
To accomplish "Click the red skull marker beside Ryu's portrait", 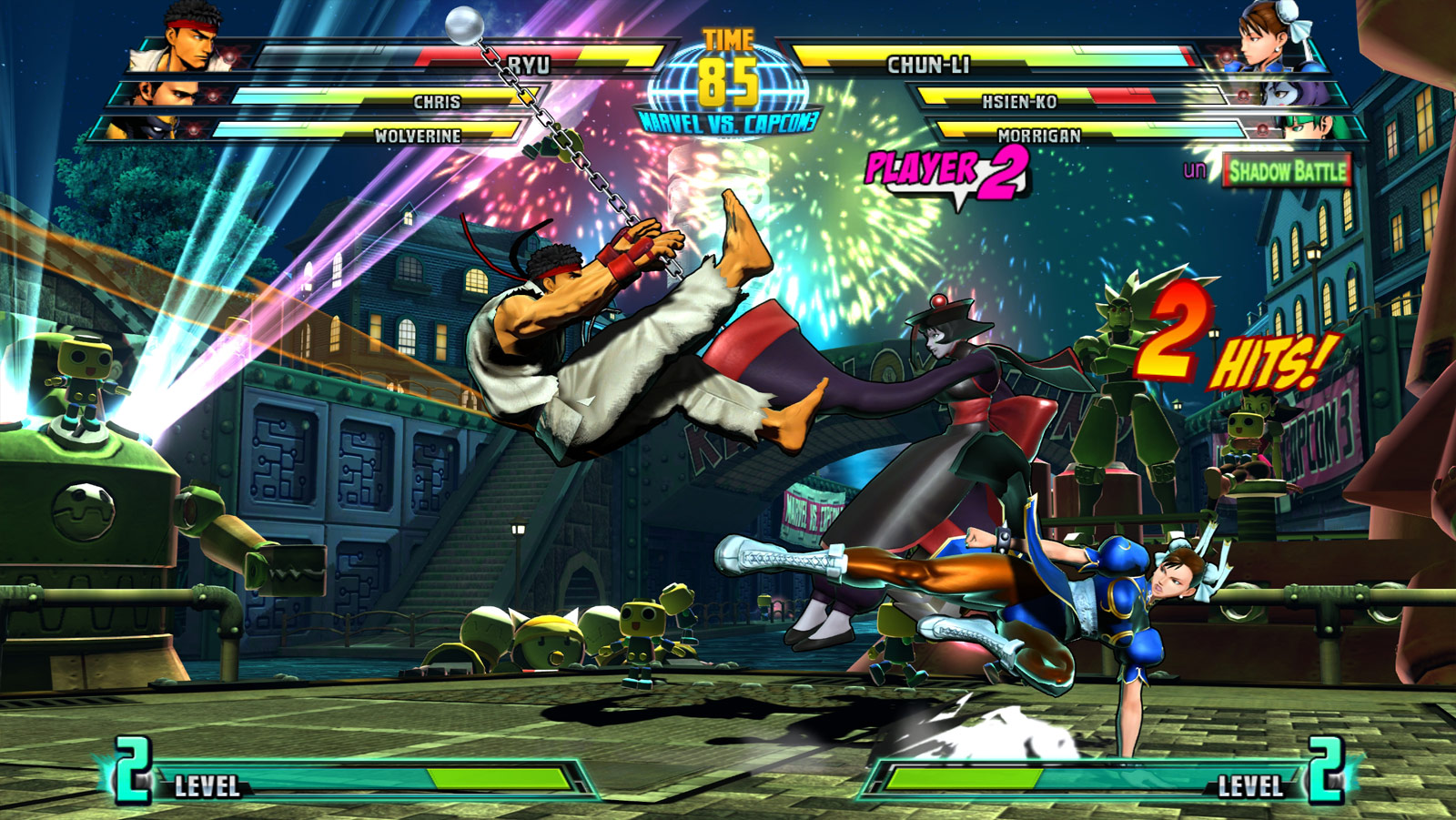I will point(227,56).
